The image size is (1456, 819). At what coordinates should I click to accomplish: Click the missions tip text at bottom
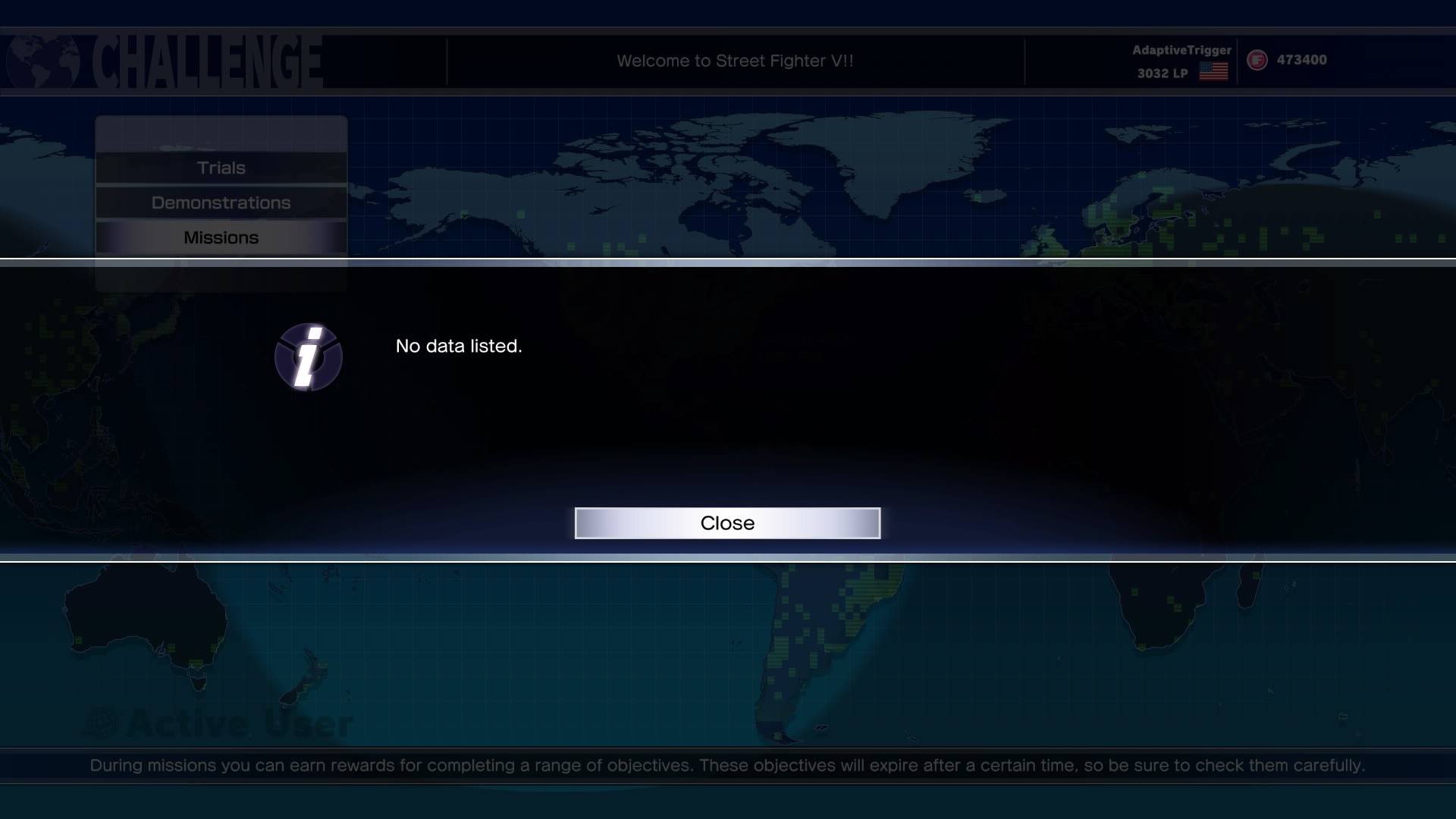pos(728,766)
